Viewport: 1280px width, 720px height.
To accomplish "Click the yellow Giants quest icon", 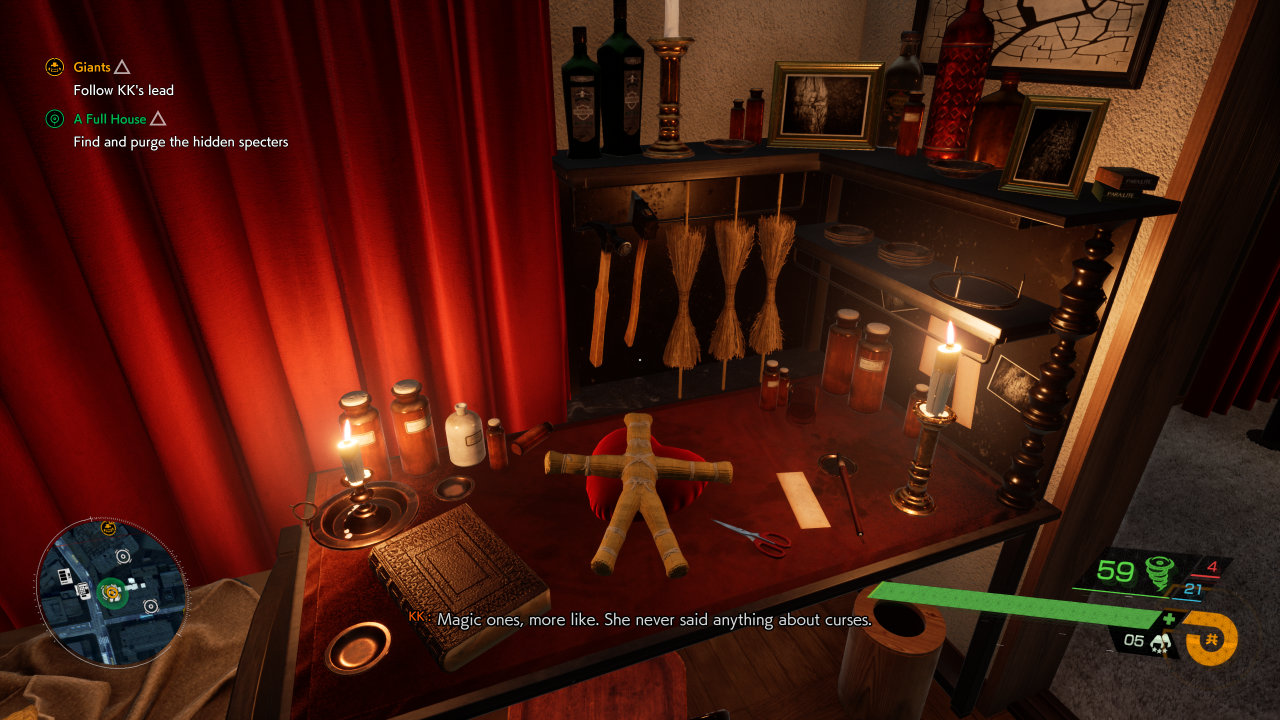I will (x=55, y=68).
